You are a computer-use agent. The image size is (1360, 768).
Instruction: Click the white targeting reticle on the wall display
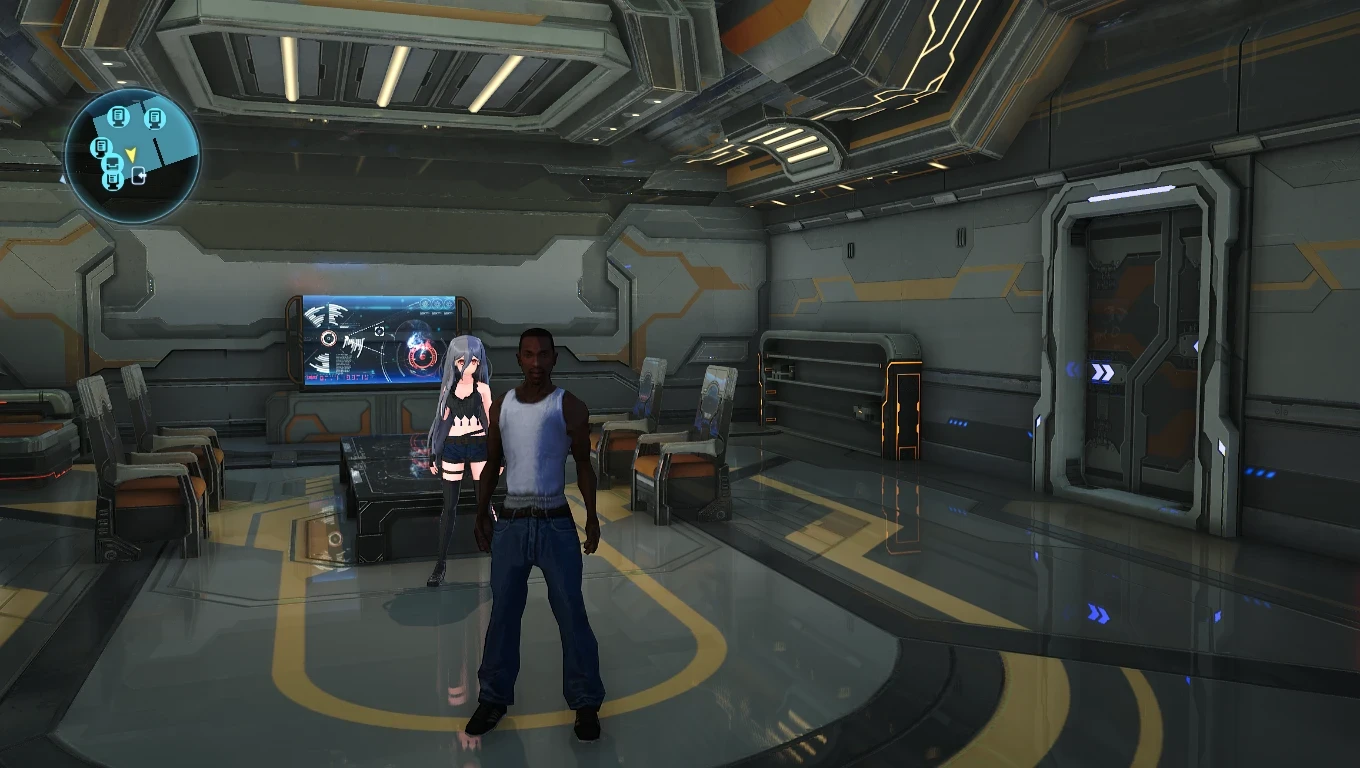[x=379, y=331]
